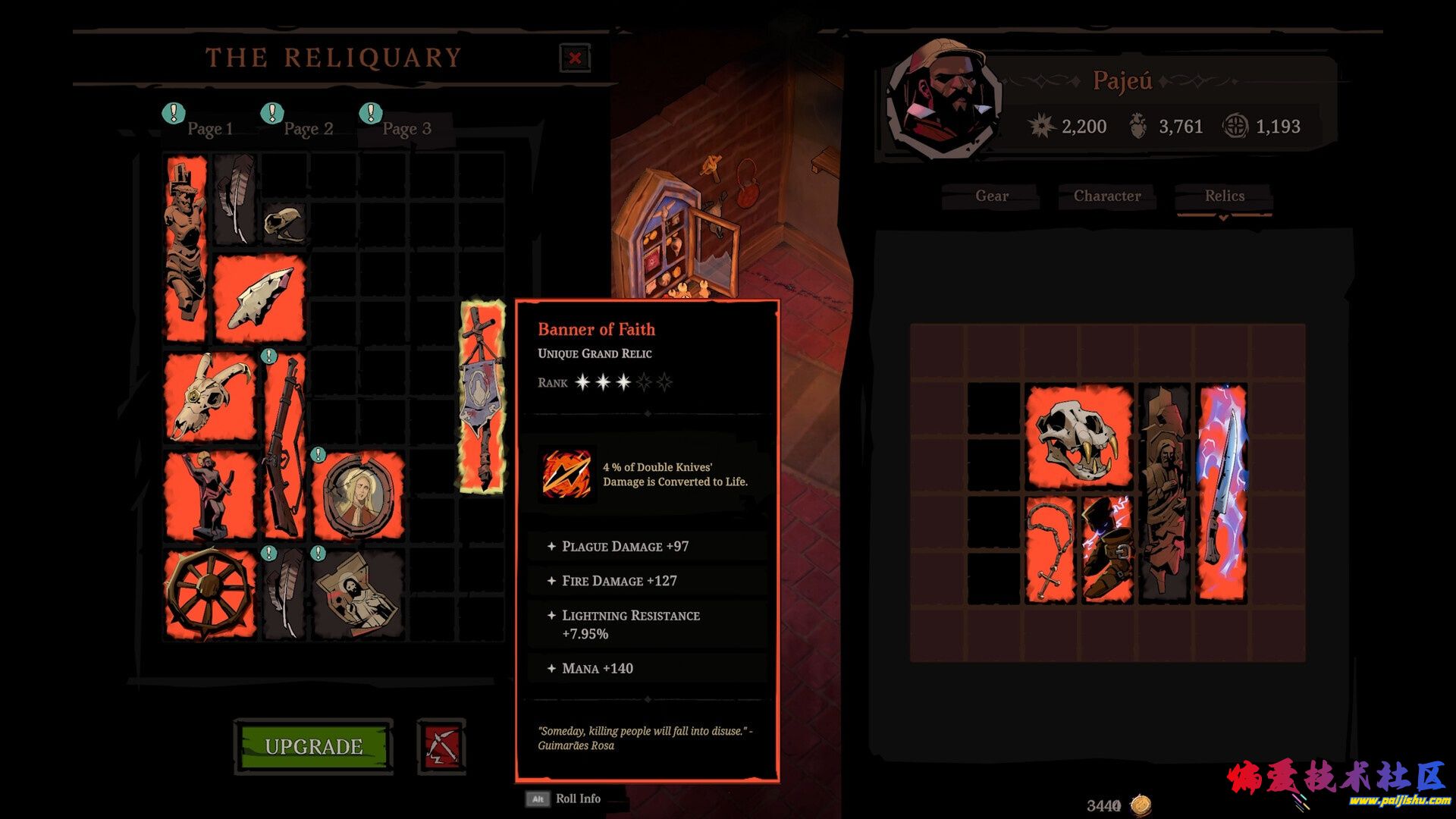
Task: Switch to Page 1 of the Reliquary
Action: [209, 129]
